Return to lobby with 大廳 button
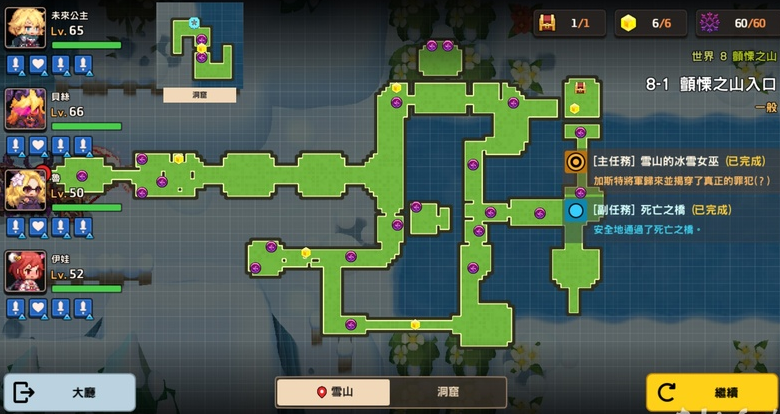 pyautogui.click(x=70, y=392)
